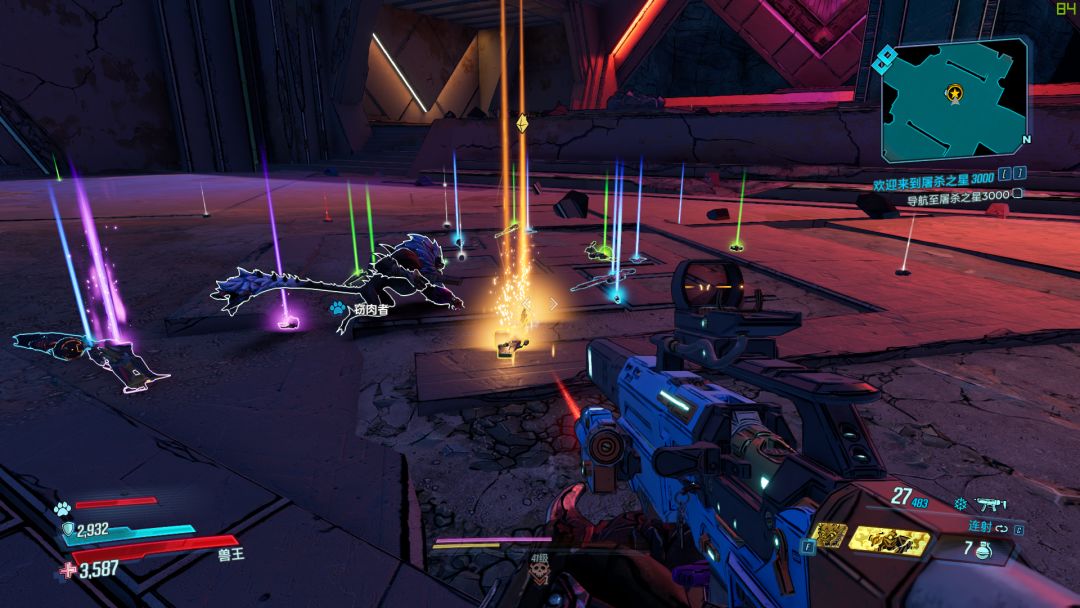Click the small yellow pet skill icon

(829, 536)
